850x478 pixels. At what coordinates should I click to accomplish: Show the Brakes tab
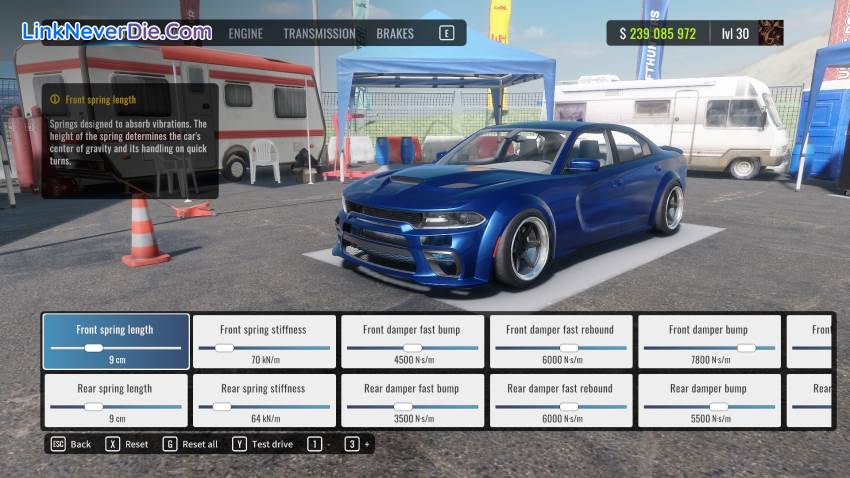coord(395,33)
